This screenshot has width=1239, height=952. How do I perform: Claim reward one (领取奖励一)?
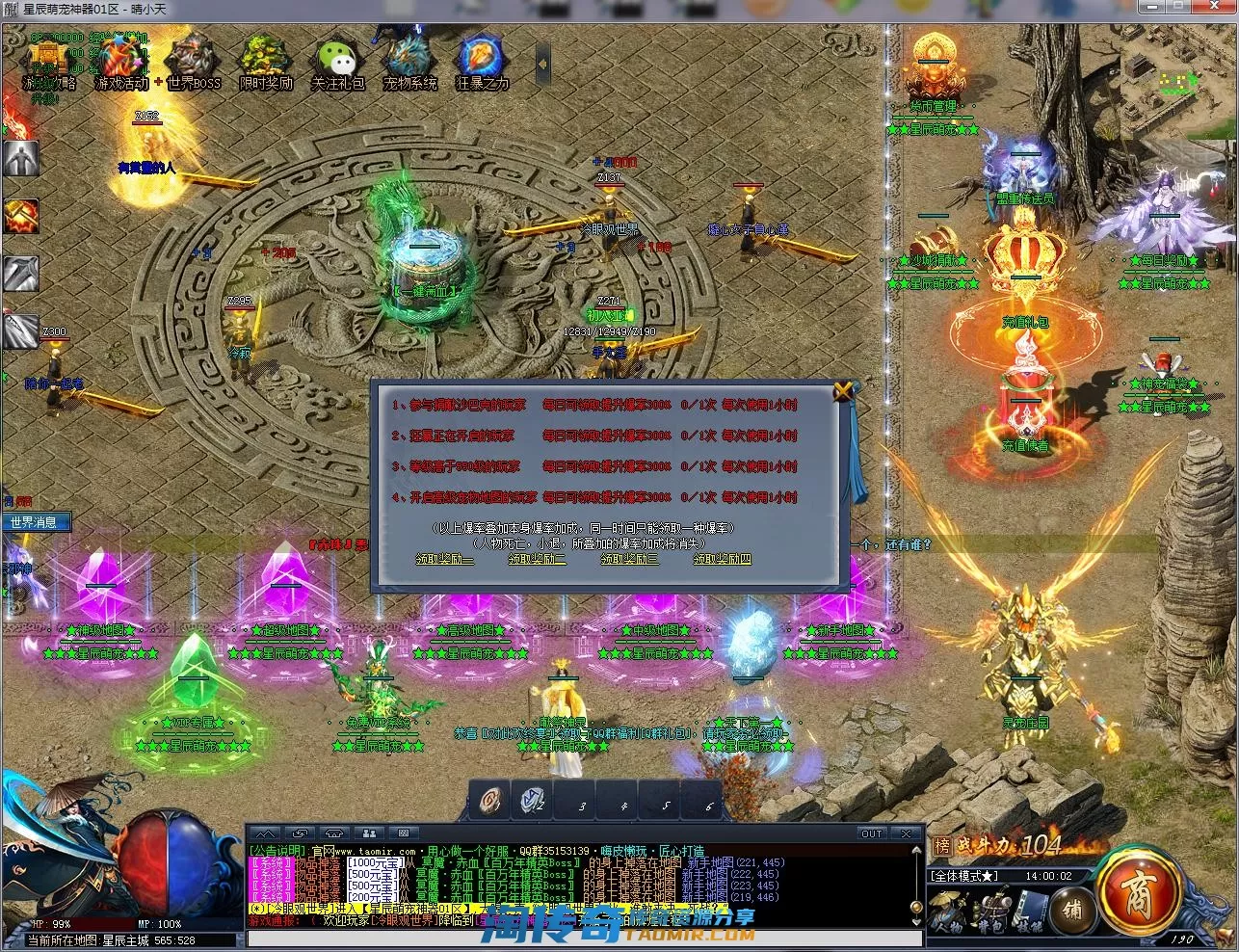point(444,559)
